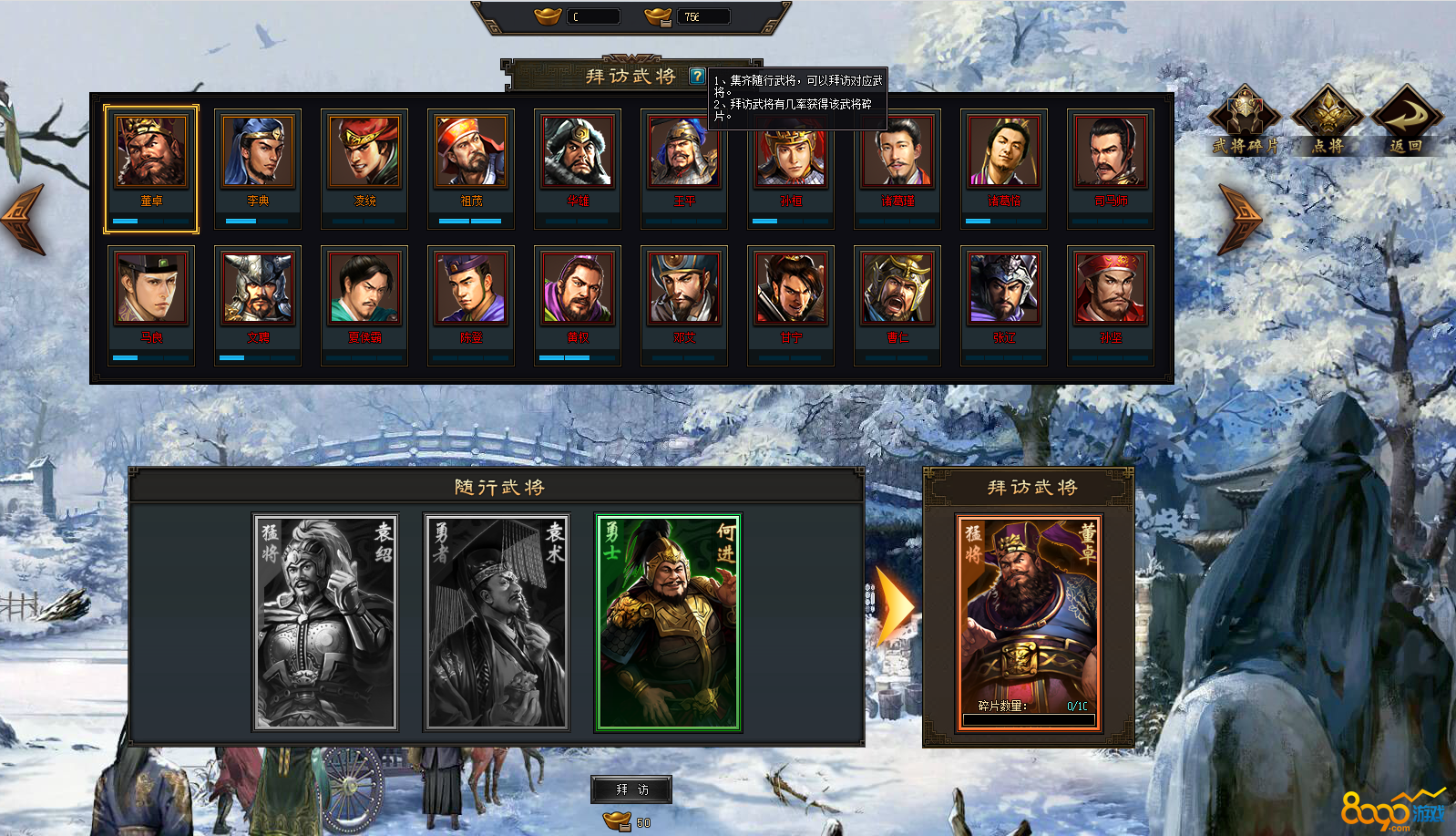Open the blue question mark help
The width and height of the screenshot is (1456, 836).
point(697,77)
